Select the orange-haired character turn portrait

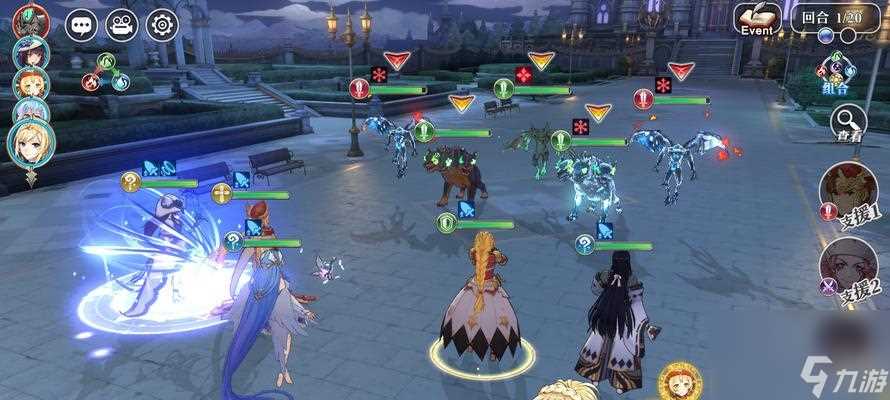click(x=30, y=84)
